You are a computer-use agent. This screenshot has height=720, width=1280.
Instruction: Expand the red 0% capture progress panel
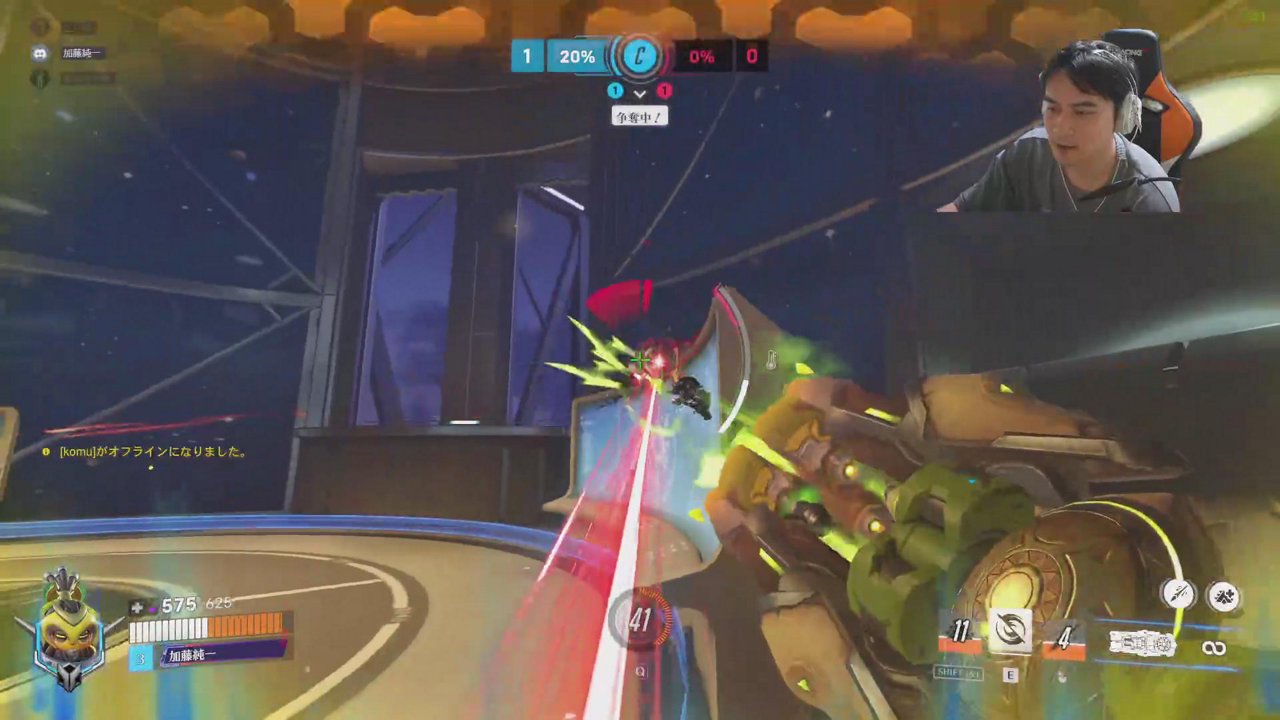[x=703, y=57]
